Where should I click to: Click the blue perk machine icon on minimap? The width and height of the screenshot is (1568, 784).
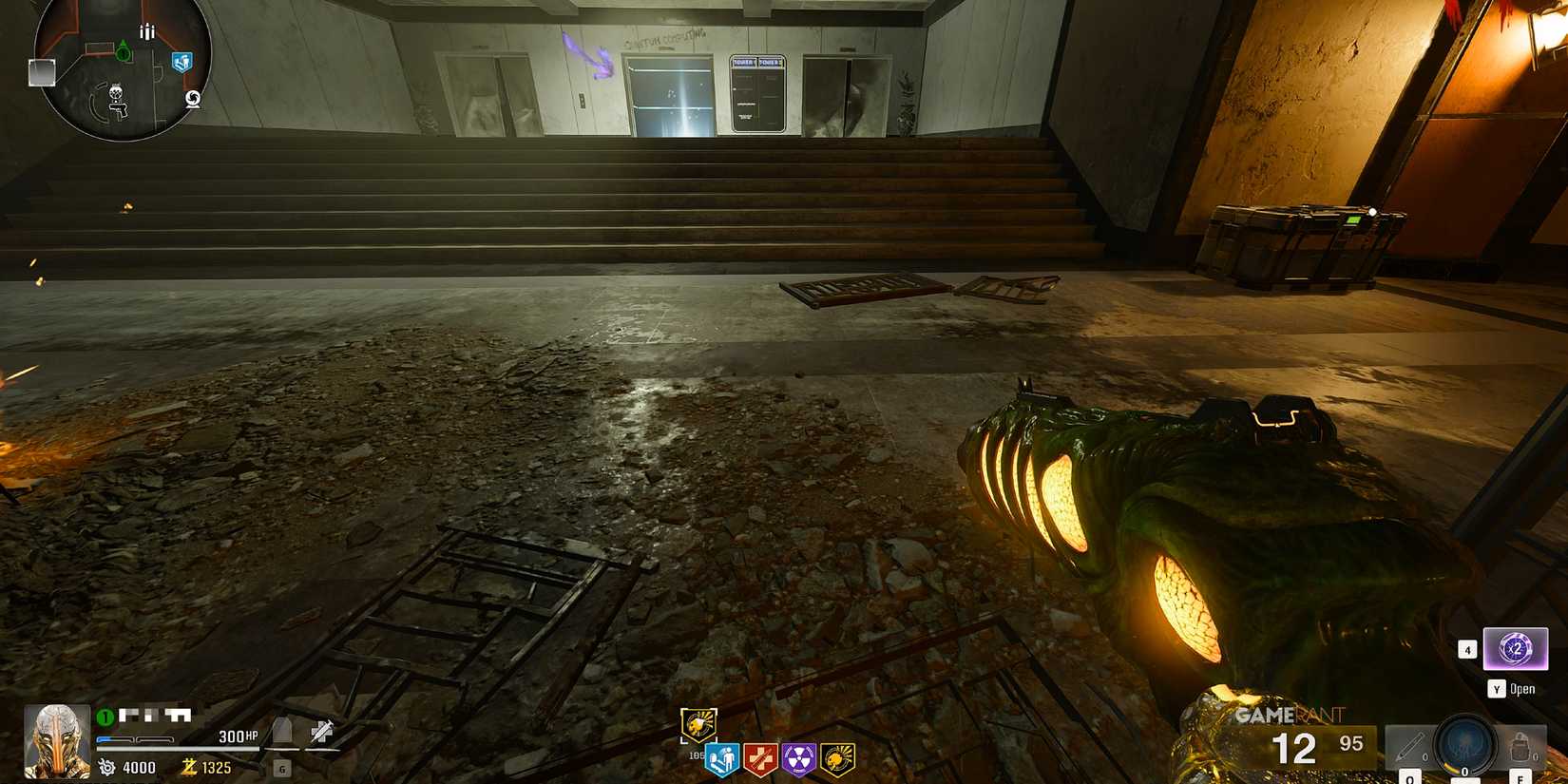tap(182, 63)
